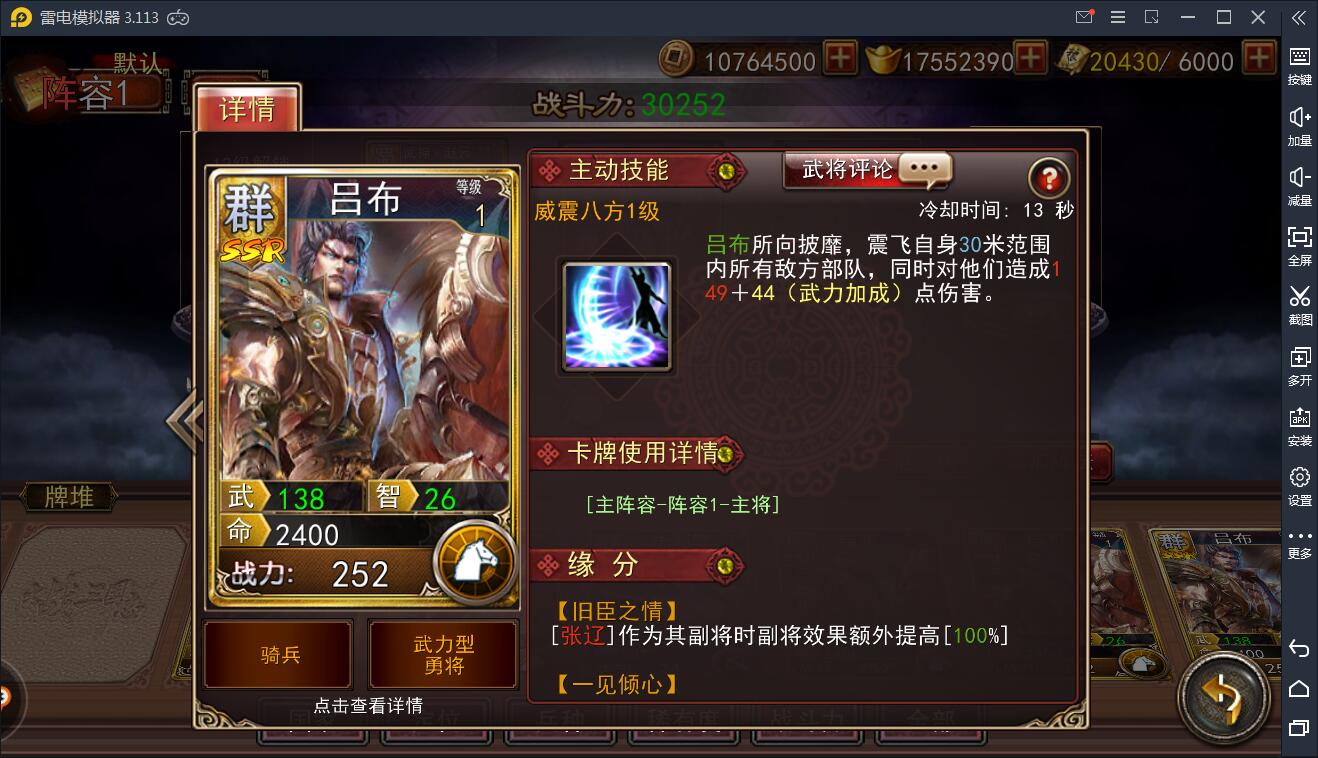Open the 按键 keyboard mapping tool
This screenshot has height=758, width=1318.
coord(1298,65)
